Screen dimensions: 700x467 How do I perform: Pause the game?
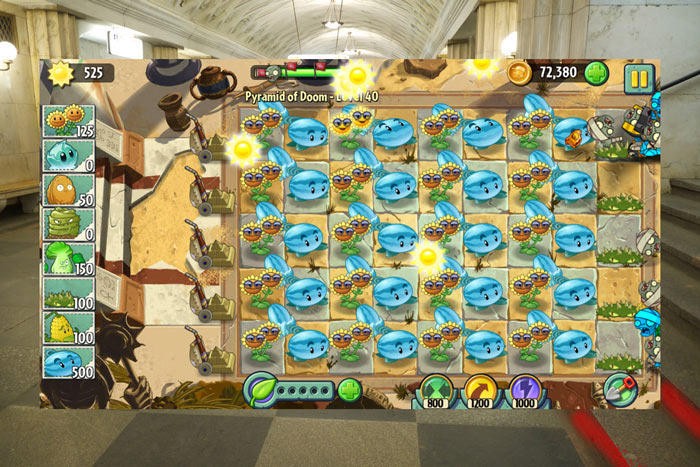638,77
